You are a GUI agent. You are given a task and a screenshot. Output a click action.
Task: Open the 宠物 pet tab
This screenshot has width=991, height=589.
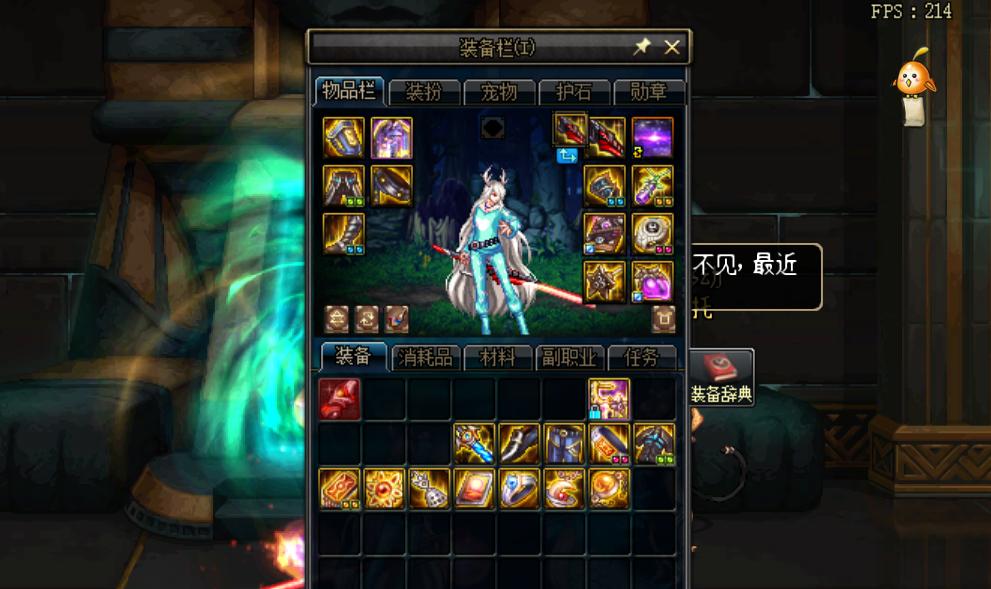click(499, 93)
